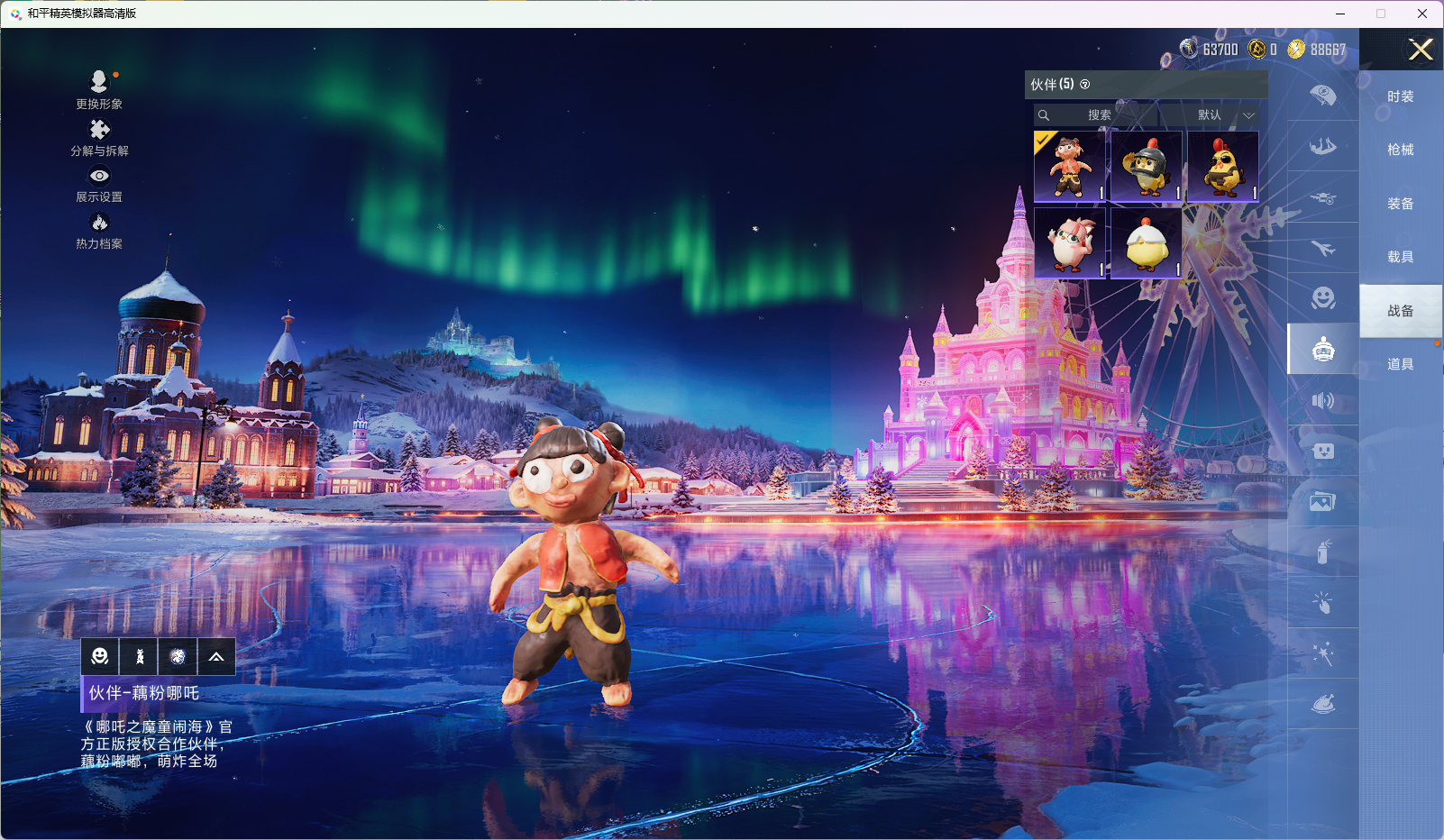Switch to the 载具 tab
Viewport: 1444px width, 840px height.
pyautogui.click(x=1400, y=257)
